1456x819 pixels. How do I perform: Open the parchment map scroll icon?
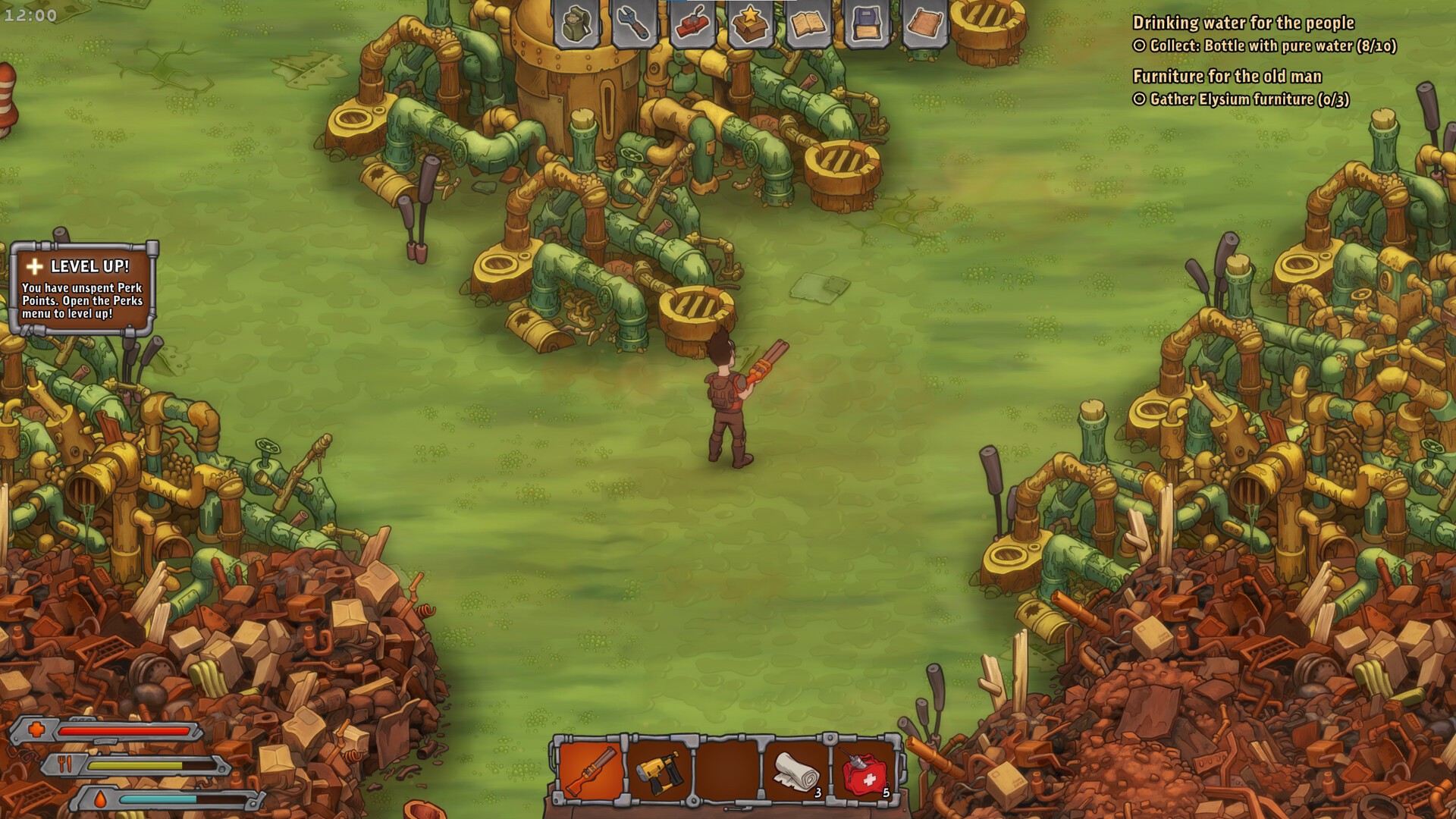[x=923, y=24]
